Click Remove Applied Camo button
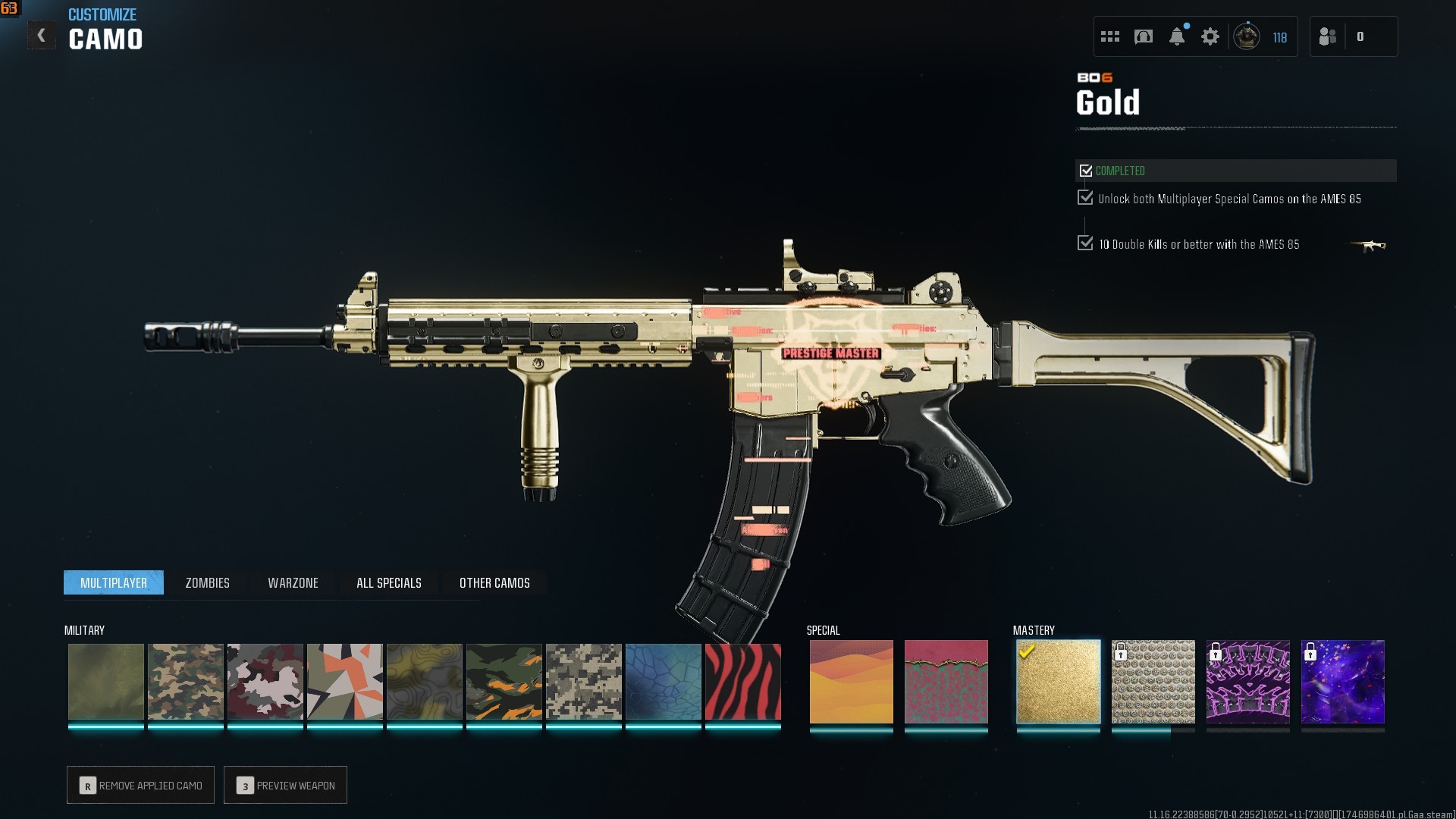Viewport: 1456px width, 819px height. tap(140, 785)
